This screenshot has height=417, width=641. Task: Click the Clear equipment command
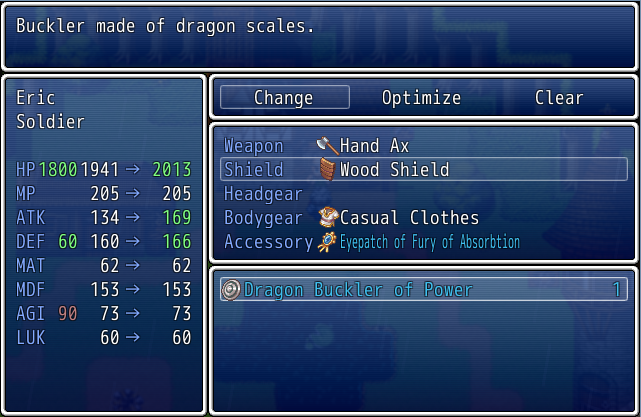559,98
